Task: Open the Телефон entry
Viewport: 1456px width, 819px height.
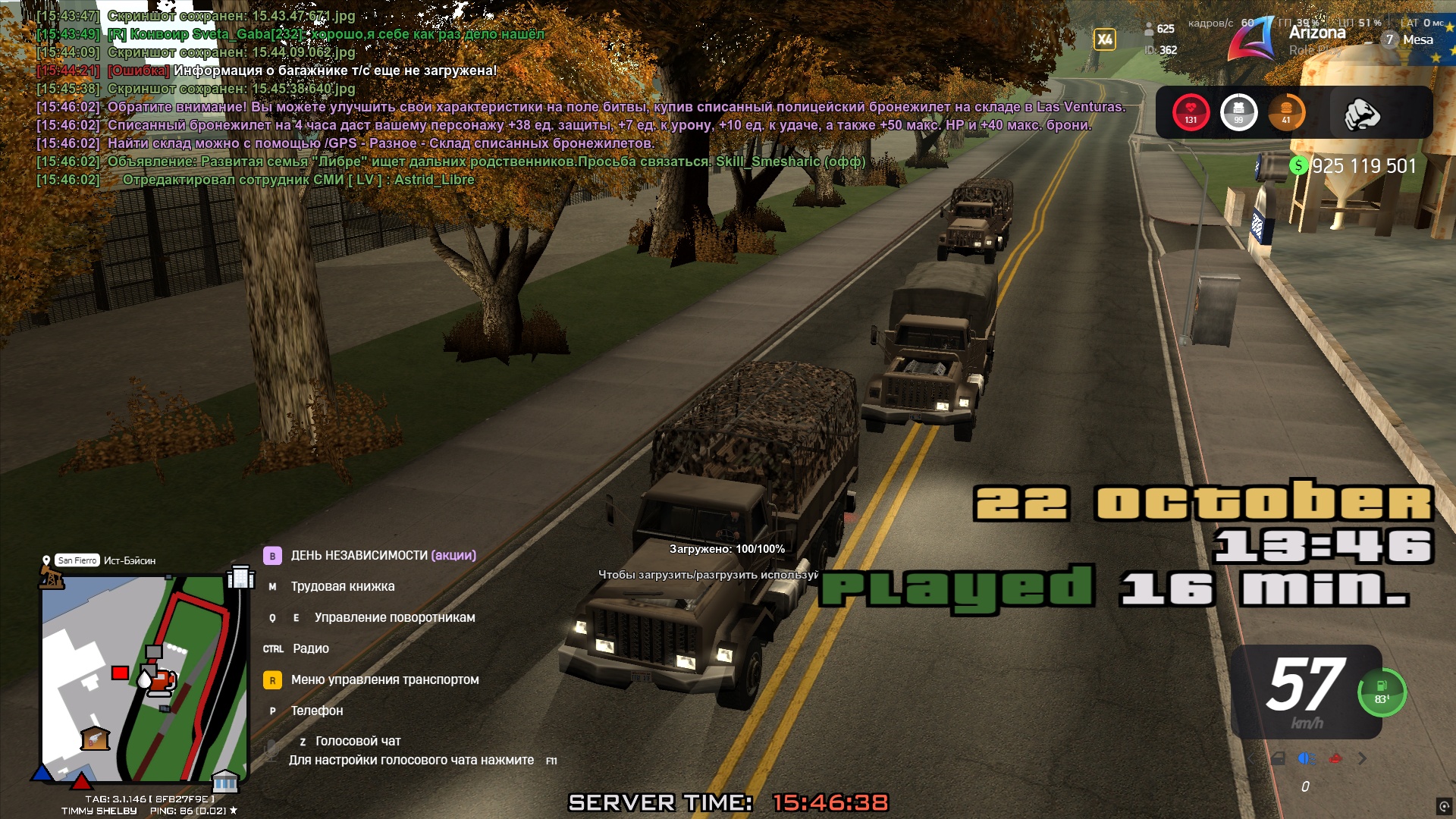Action: (316, 711)
